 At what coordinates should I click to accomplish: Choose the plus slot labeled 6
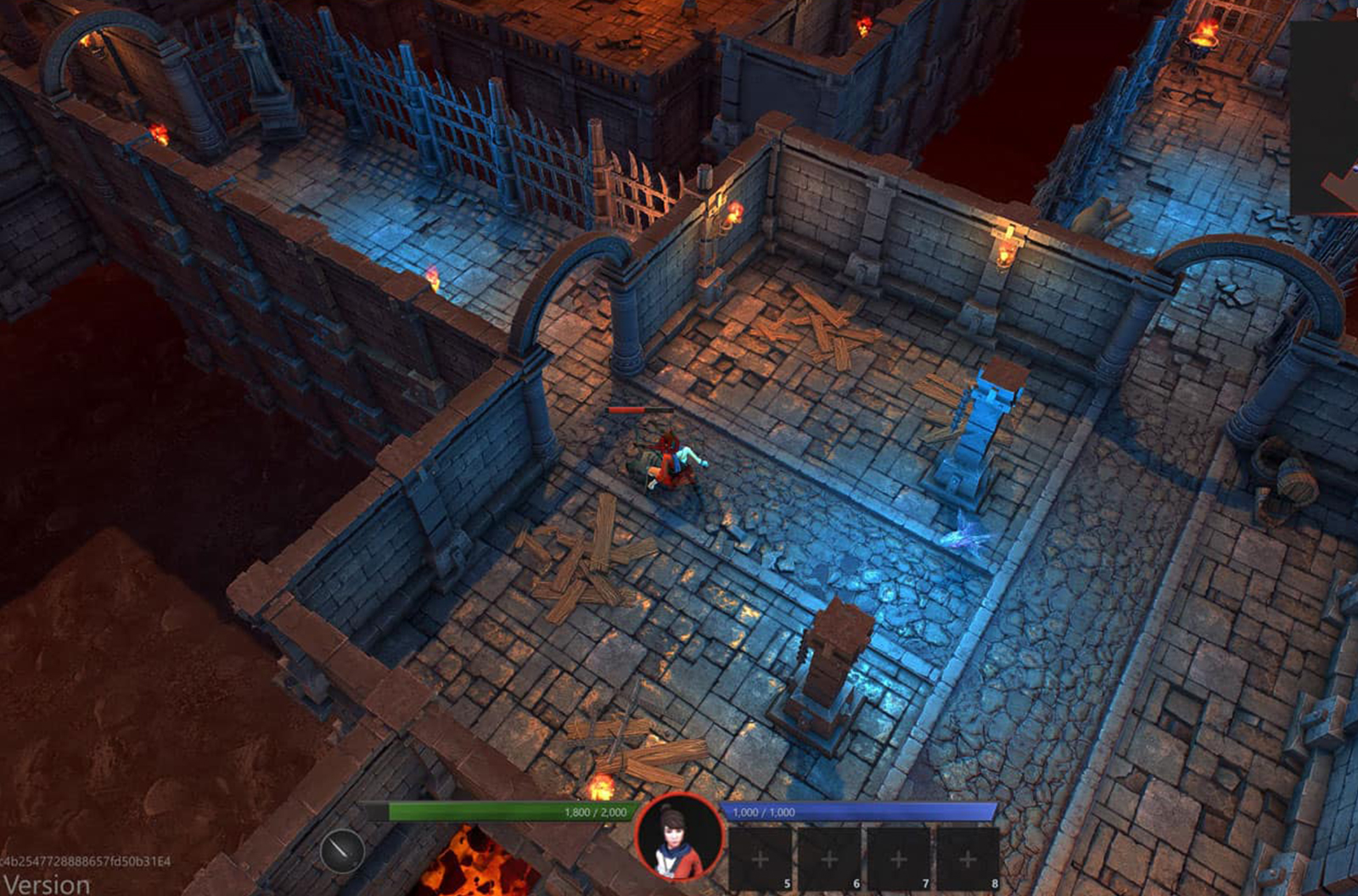[829, 859]
